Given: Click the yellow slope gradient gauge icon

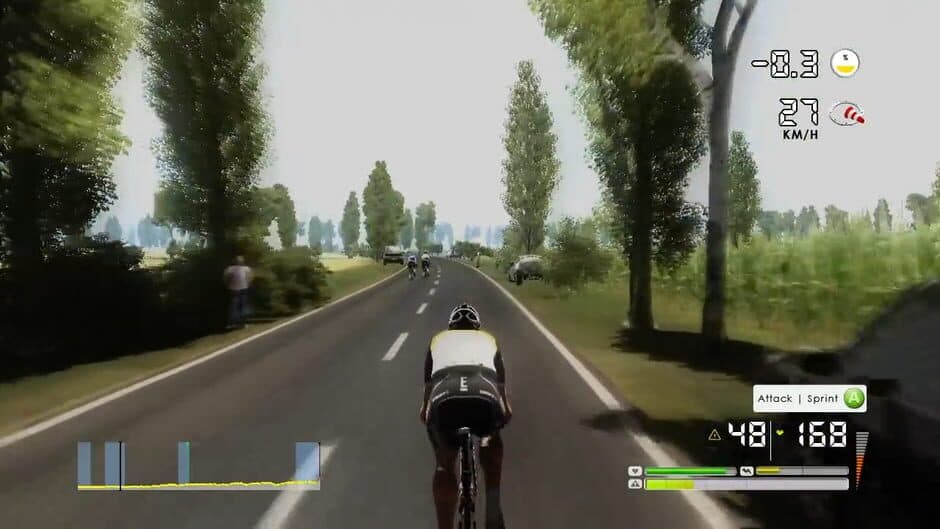Looking at the screenshot, I should click(845, 63).
